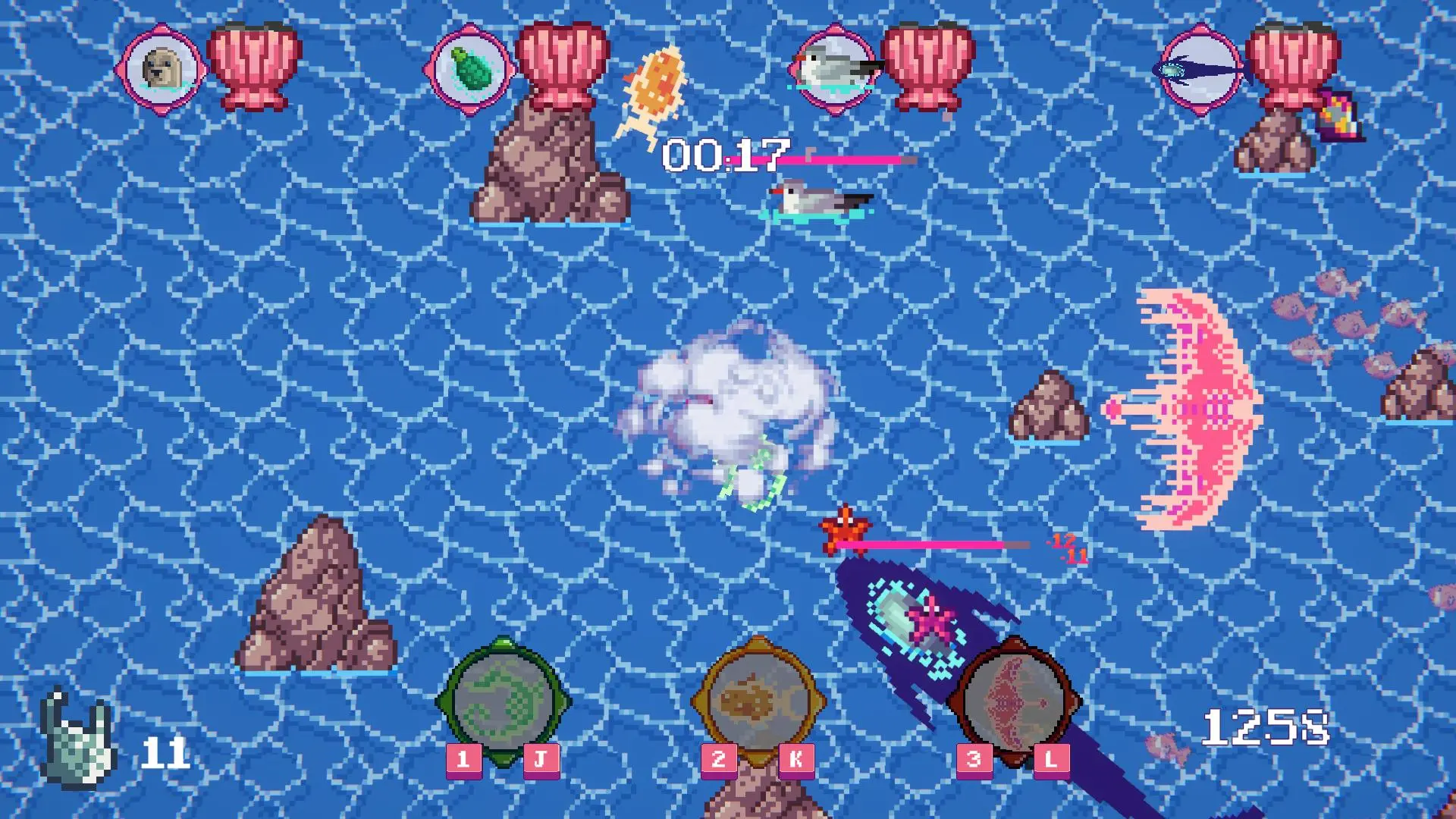
Task: Select the seal character portrait
Action: tap(161, 72)
